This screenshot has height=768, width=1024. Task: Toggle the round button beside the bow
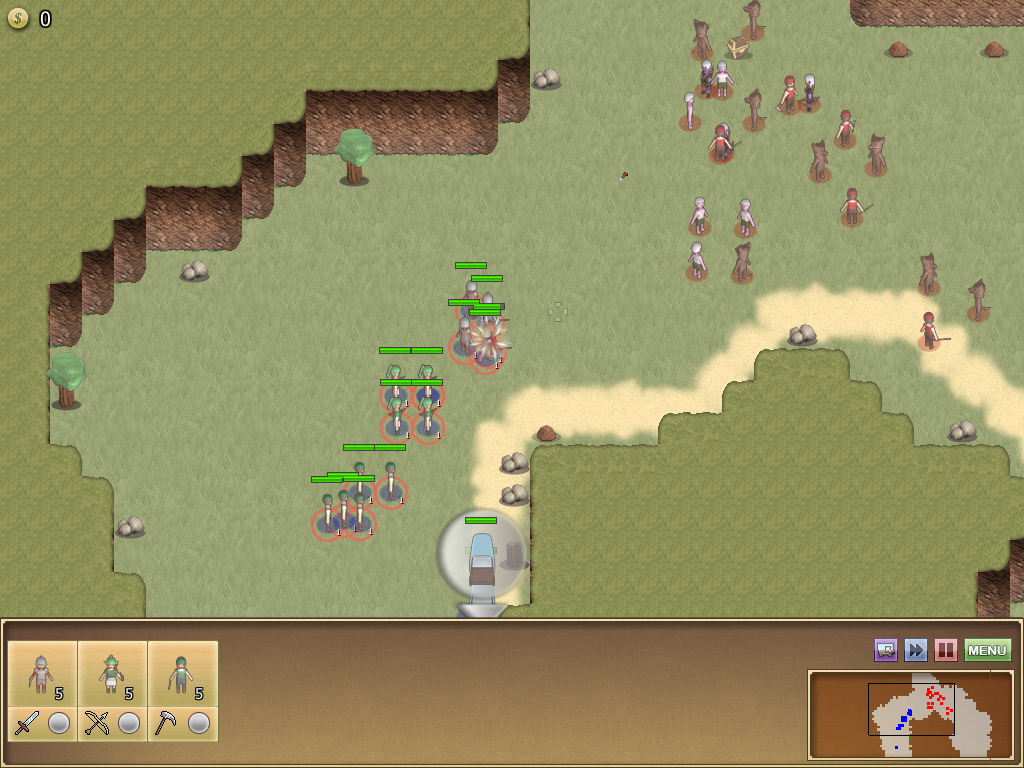[129, 723]
